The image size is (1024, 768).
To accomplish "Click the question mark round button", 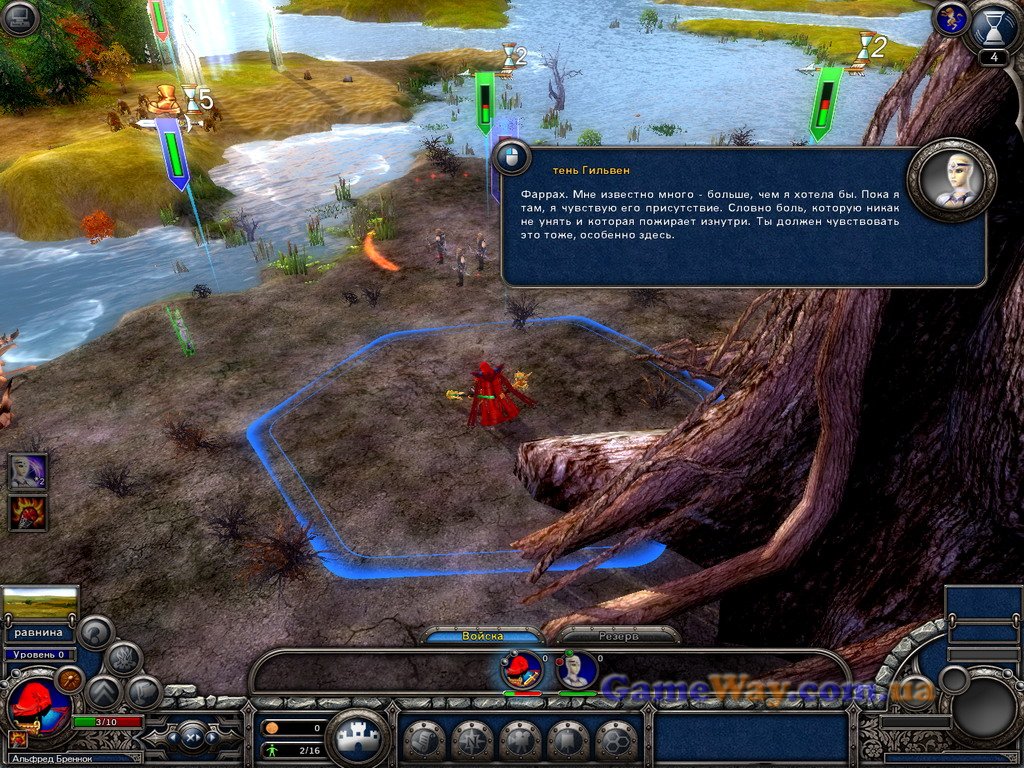I will click(95, 632).
